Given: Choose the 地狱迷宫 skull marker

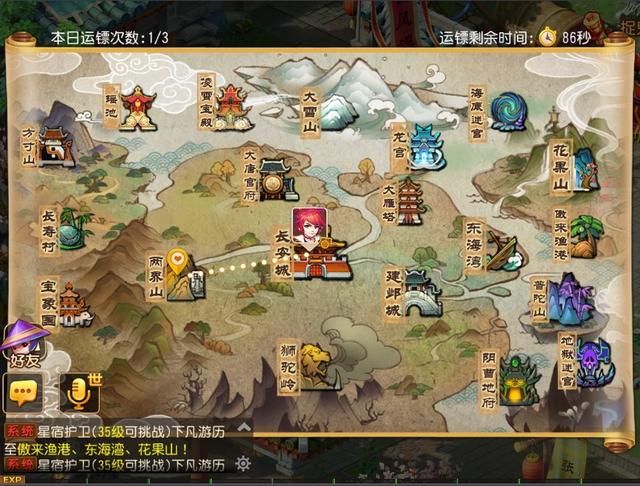Looking at the screenshot, I should pos(592,362).
